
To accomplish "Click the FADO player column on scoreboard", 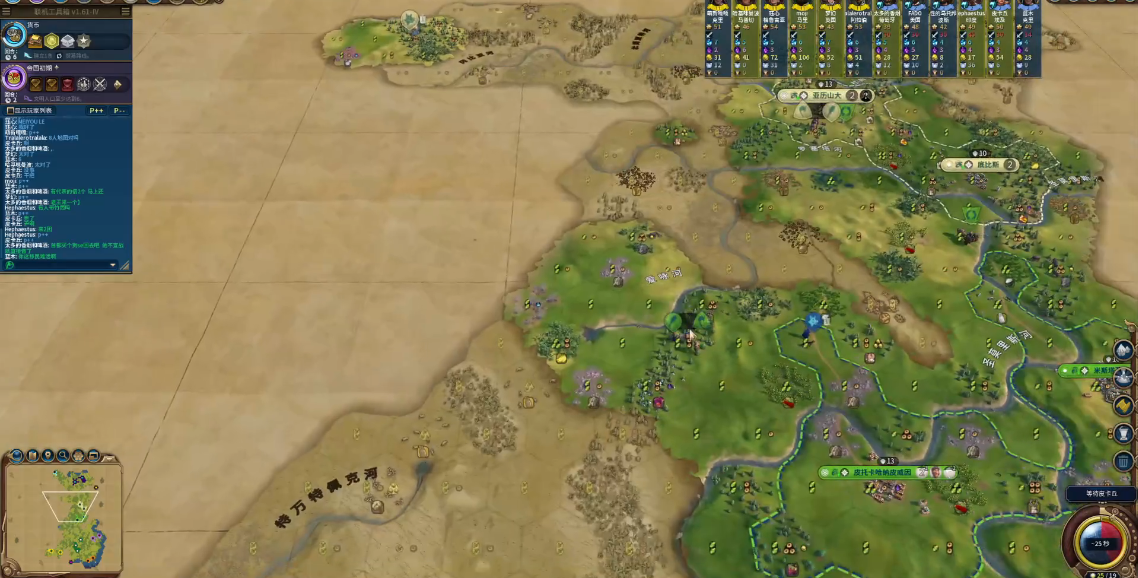I will click(x=915, y=39).
